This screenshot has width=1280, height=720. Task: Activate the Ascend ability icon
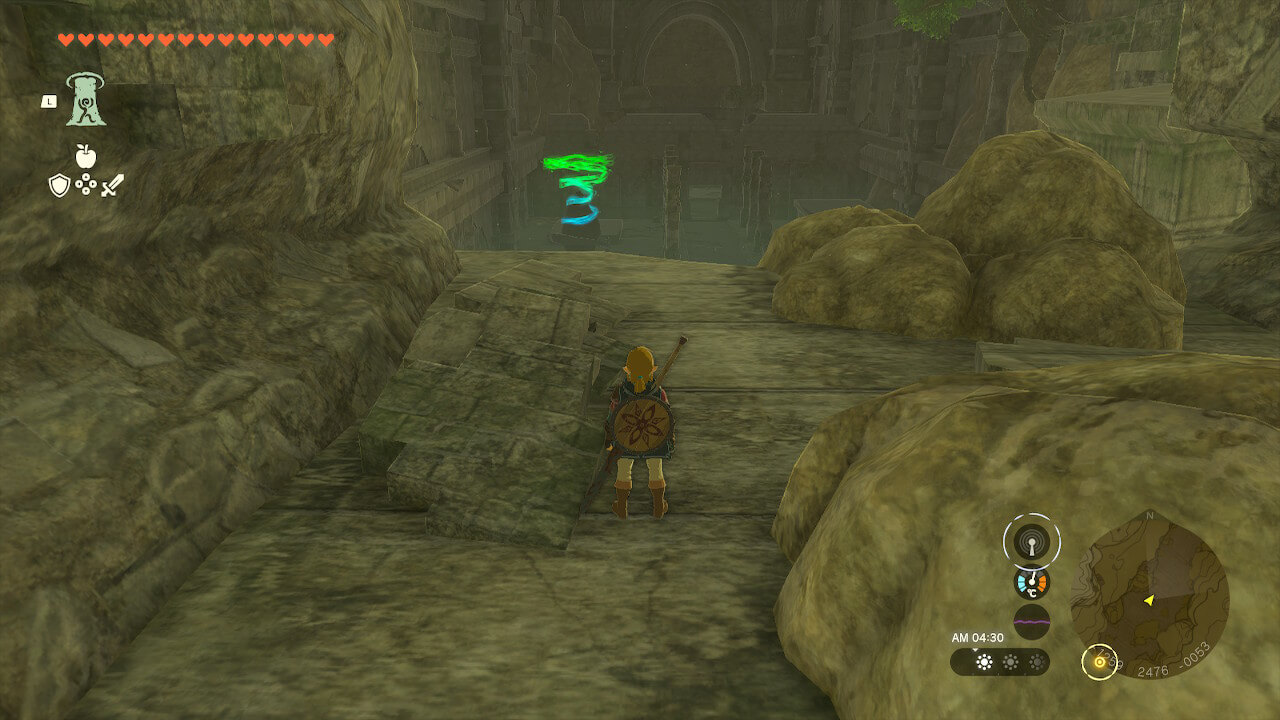[86, 99]
